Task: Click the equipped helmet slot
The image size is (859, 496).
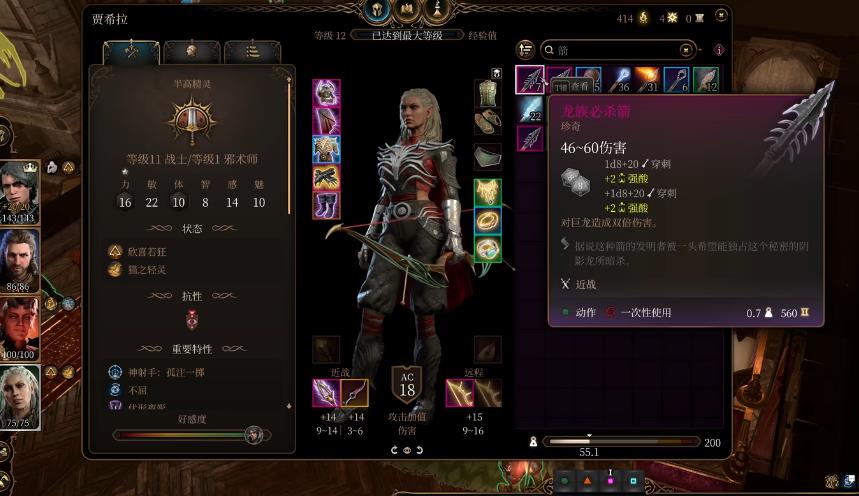Action: click(x=326, y=93)
